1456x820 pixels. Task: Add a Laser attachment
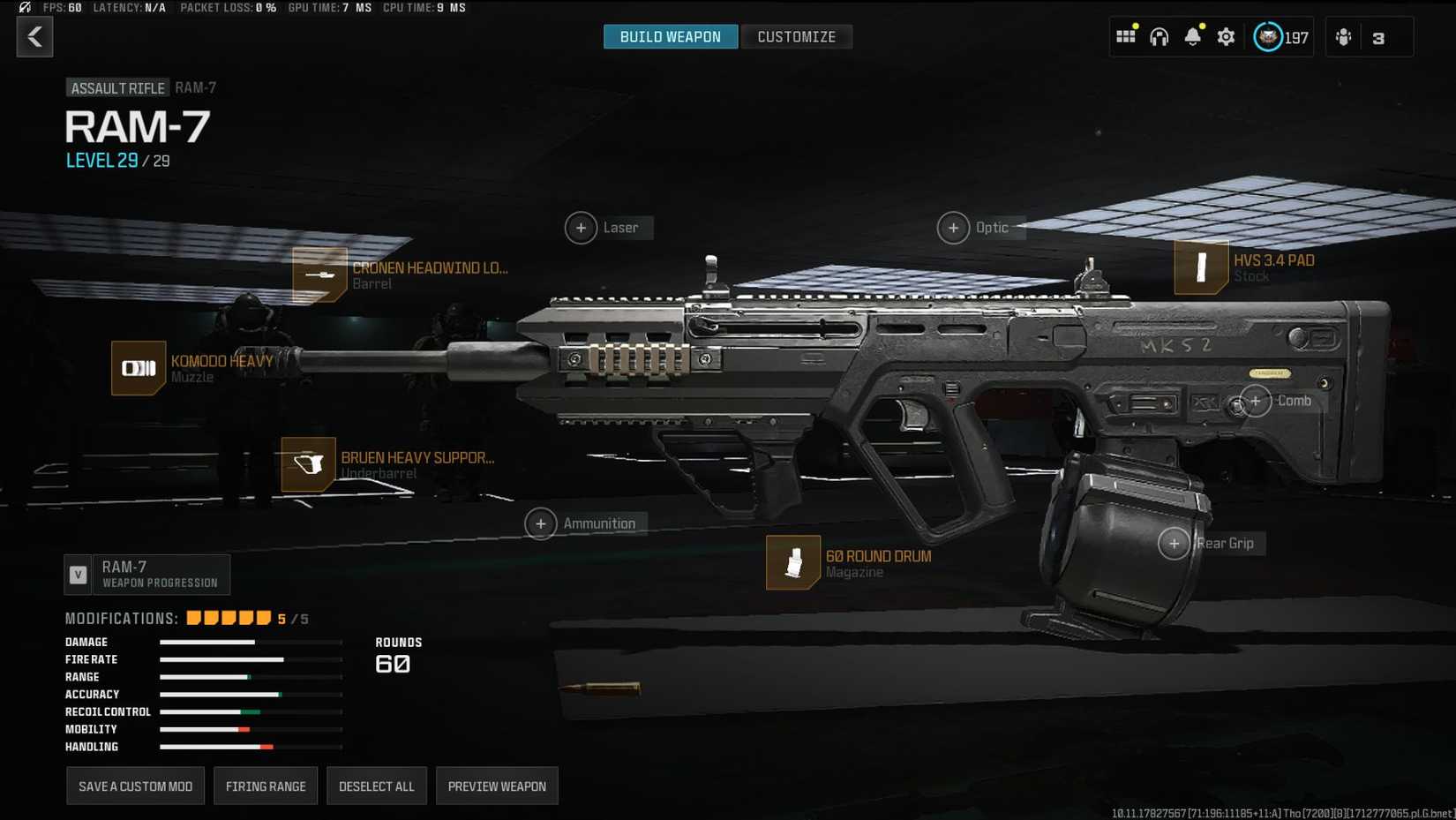tap(581, 228)
